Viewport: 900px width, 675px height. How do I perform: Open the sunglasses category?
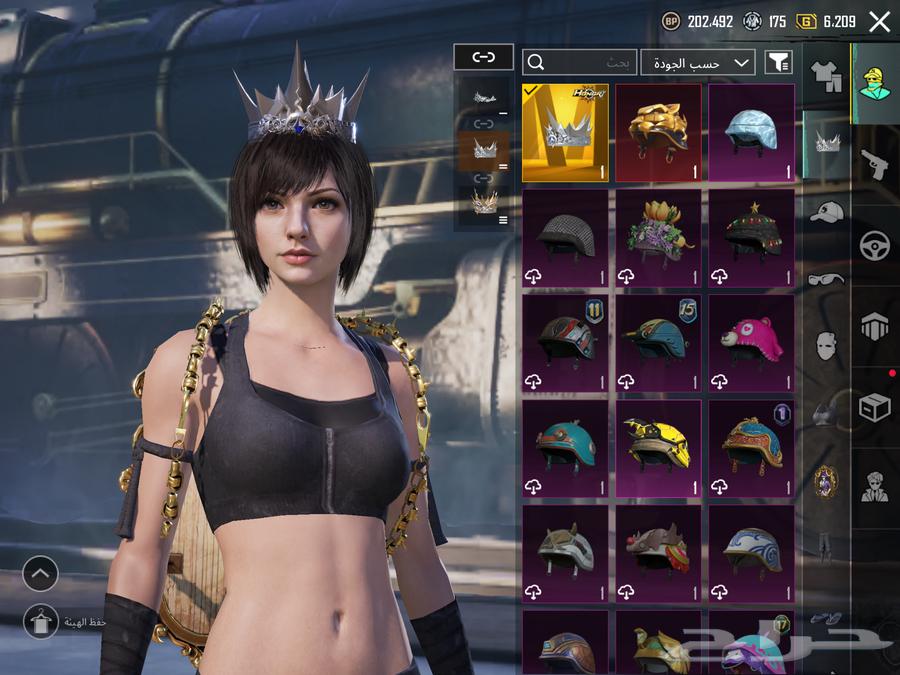pos(826,279)
